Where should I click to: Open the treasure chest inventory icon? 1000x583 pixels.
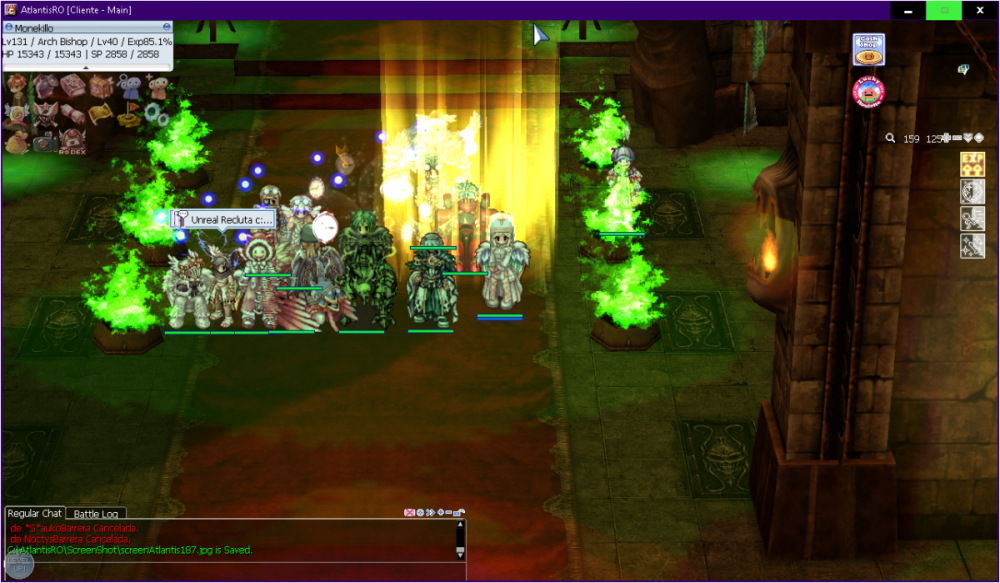[x=102, y=87]
